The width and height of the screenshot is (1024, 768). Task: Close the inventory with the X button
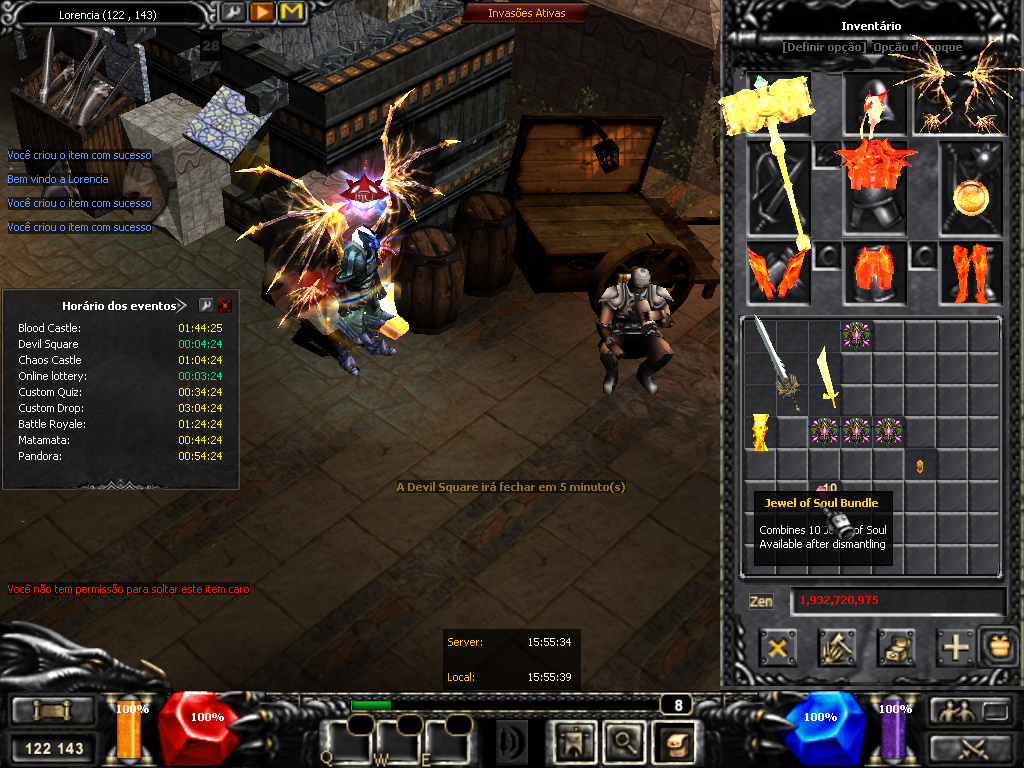tap(777, 647)
